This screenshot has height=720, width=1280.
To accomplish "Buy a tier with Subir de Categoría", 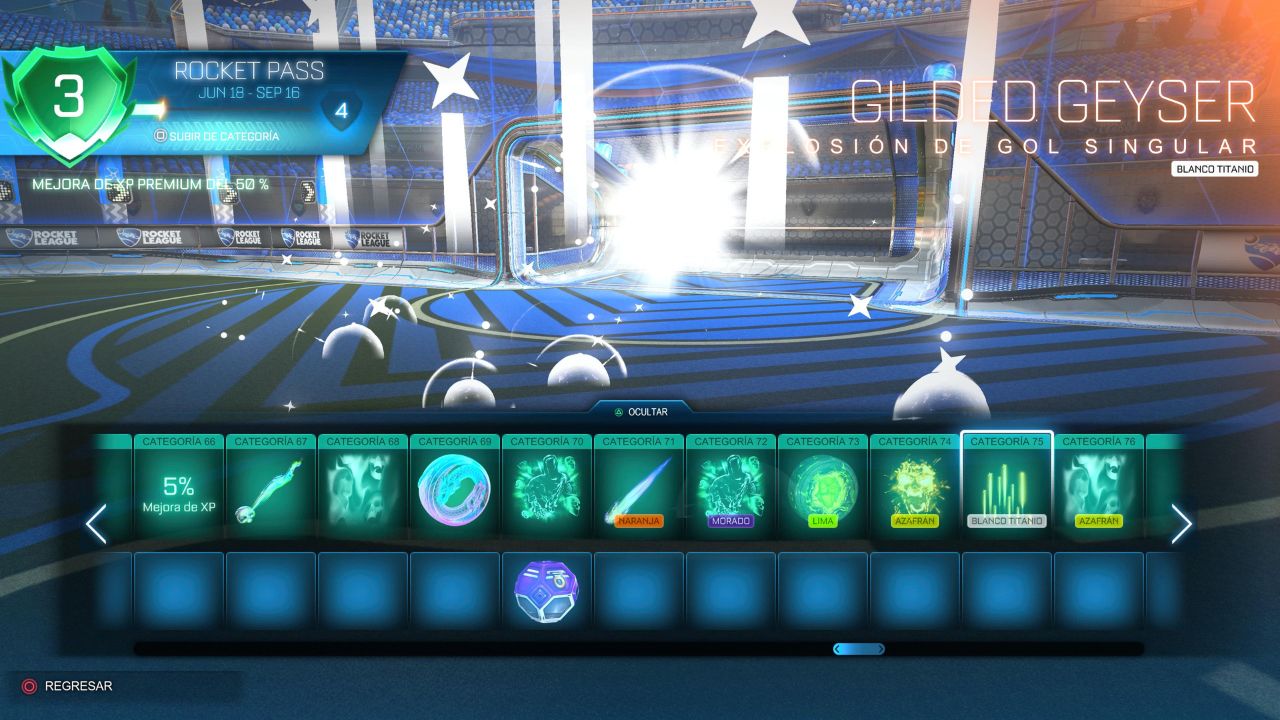I will coord(216,135).
